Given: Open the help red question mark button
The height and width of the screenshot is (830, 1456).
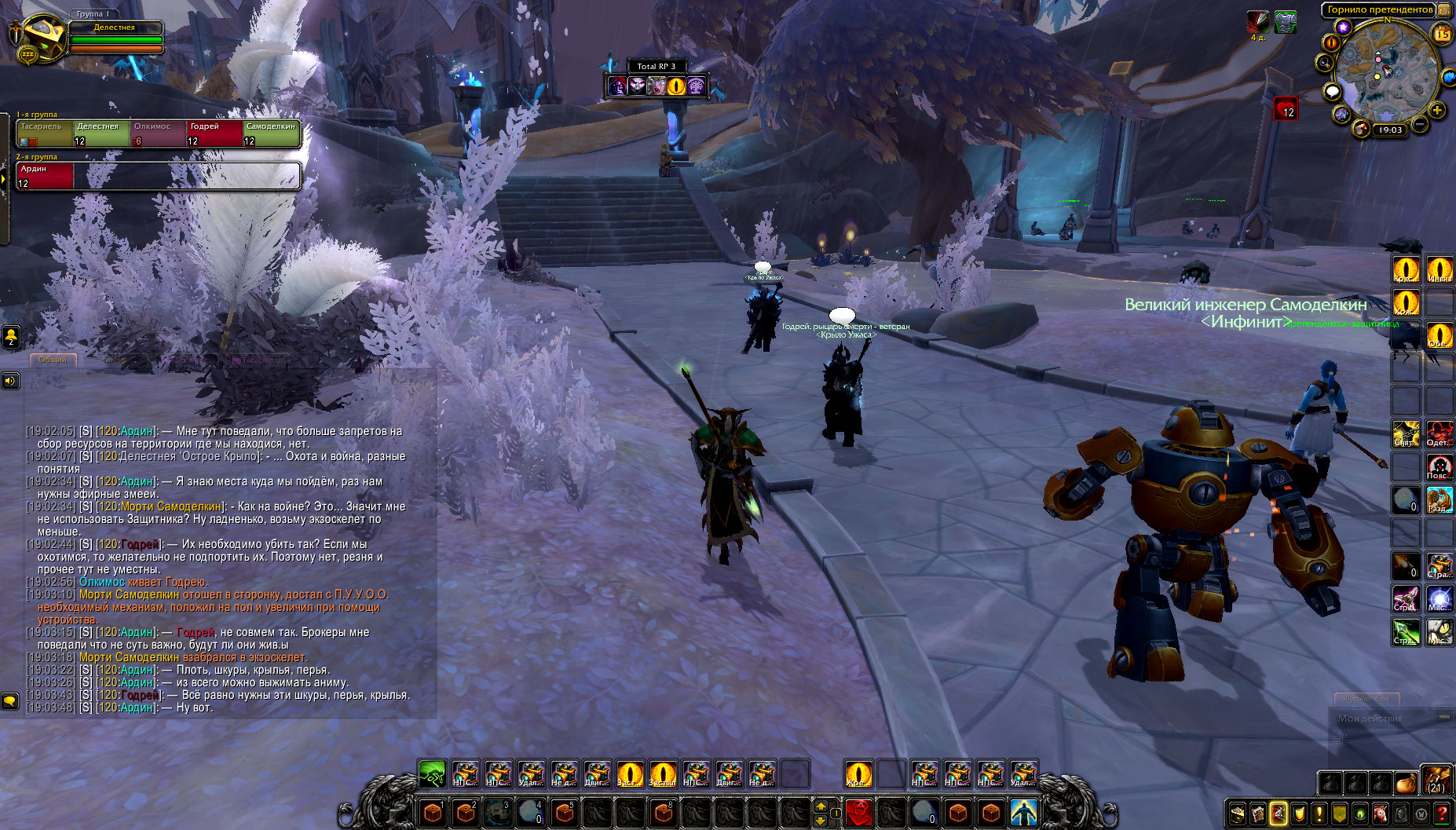Looking at the screenshot, I should (x=1442, y=814).
